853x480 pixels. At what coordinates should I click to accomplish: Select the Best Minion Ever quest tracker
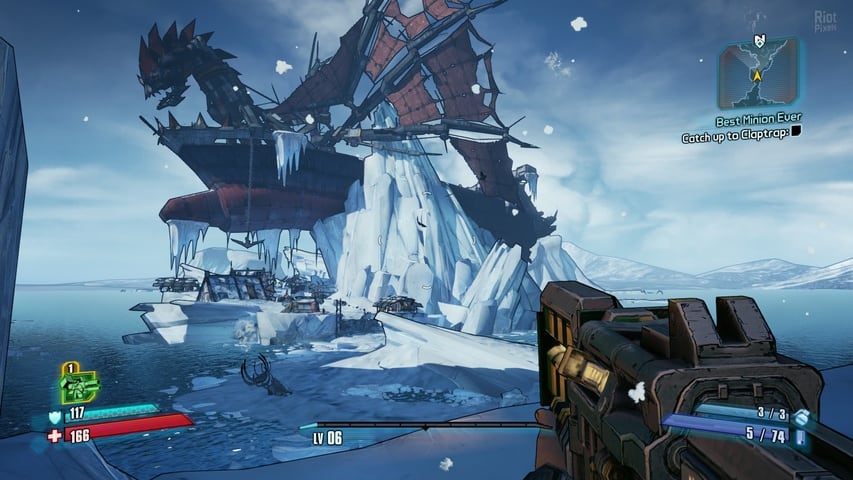click(x=759, y=118)
